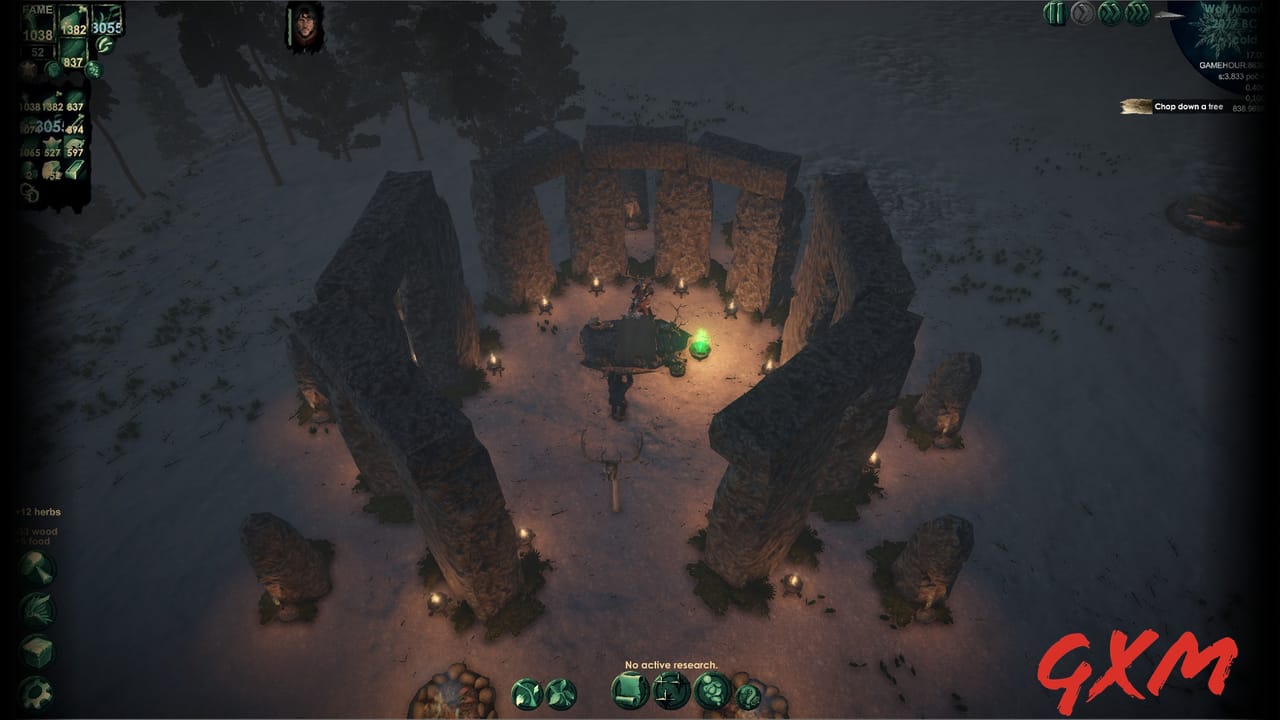The height and width of the screenshot is (720, 1280).
Task: Toggle the pause button
Action: coord(1055,14)
